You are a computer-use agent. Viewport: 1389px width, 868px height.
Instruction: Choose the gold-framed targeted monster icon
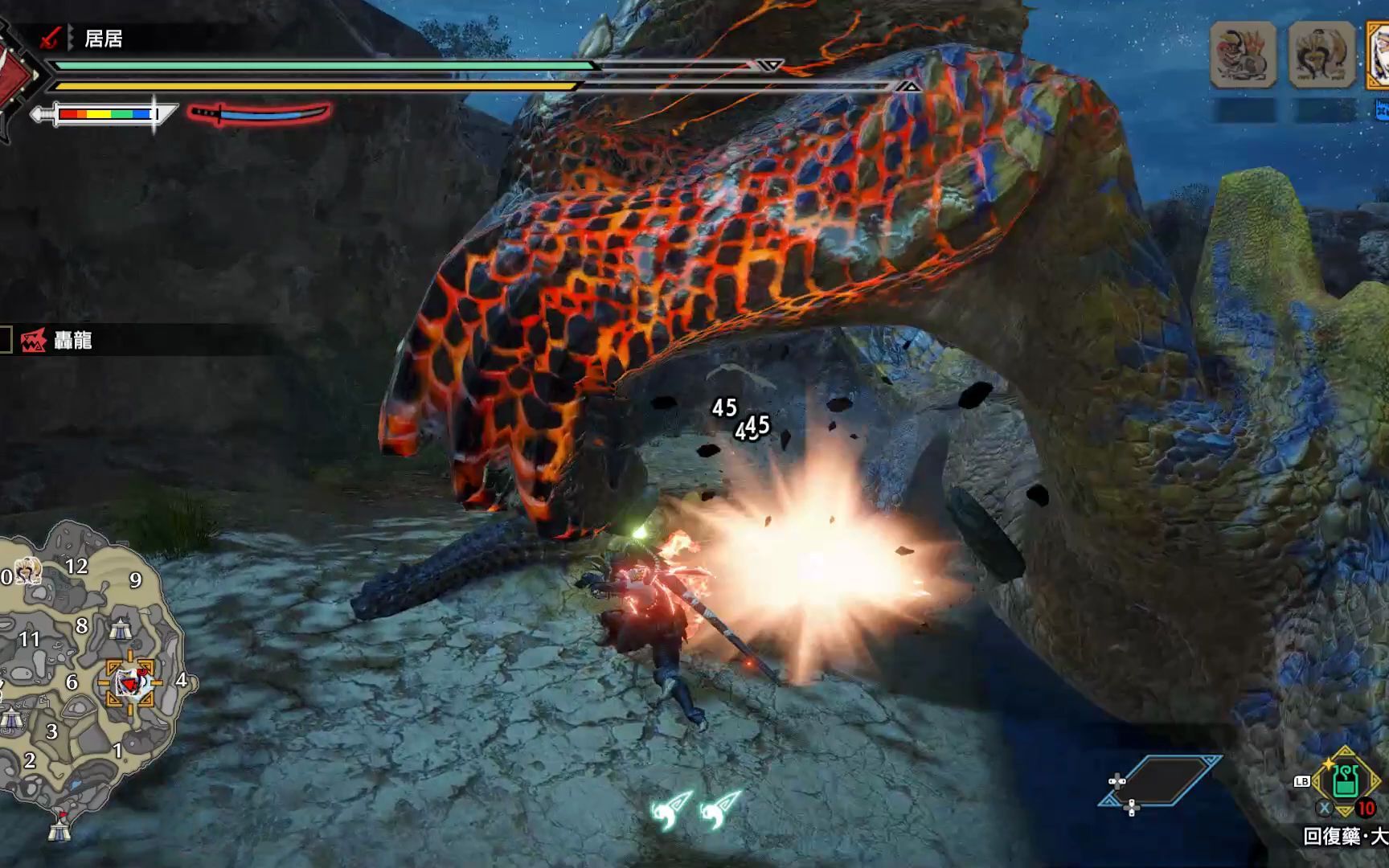[1379, 55]
